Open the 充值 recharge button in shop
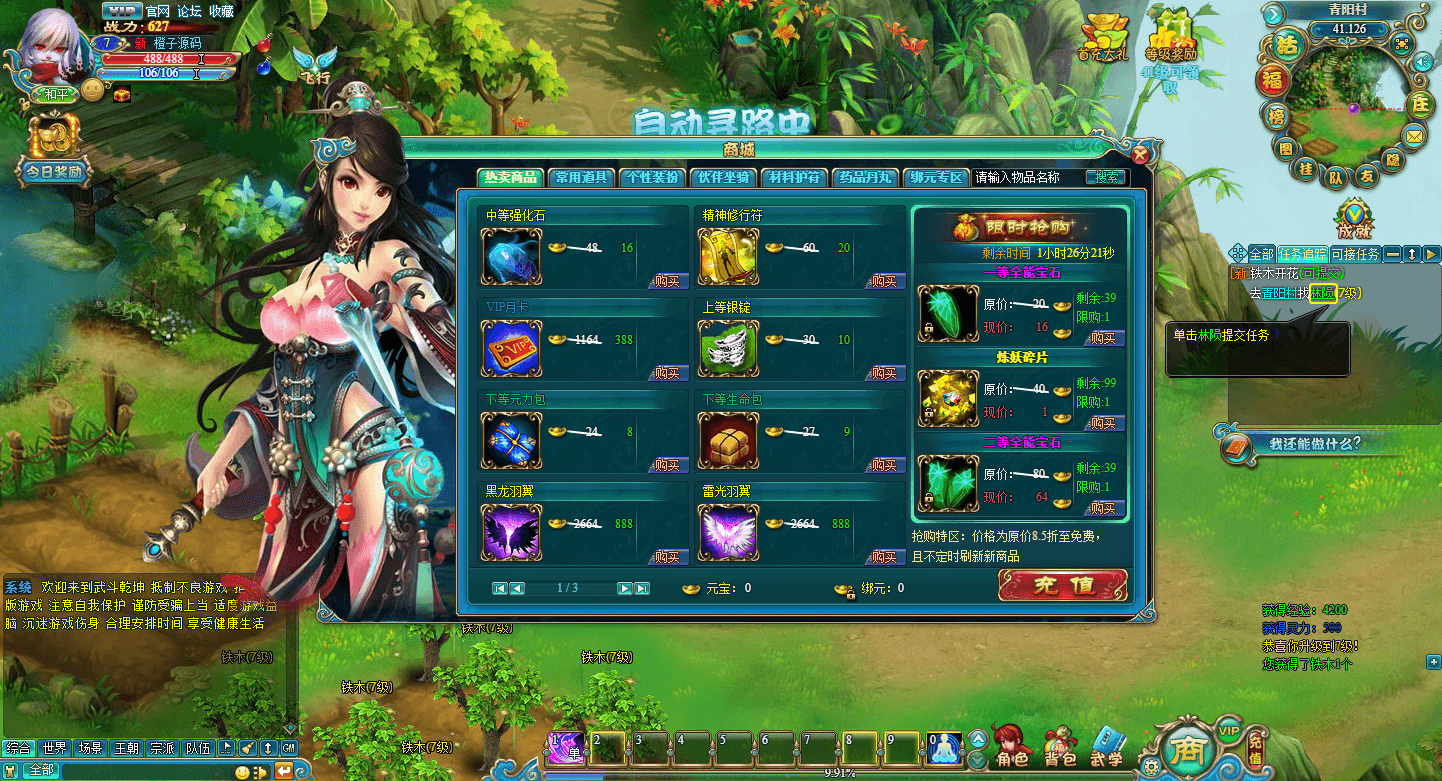1442x781 pixels. pos(1062,586)
